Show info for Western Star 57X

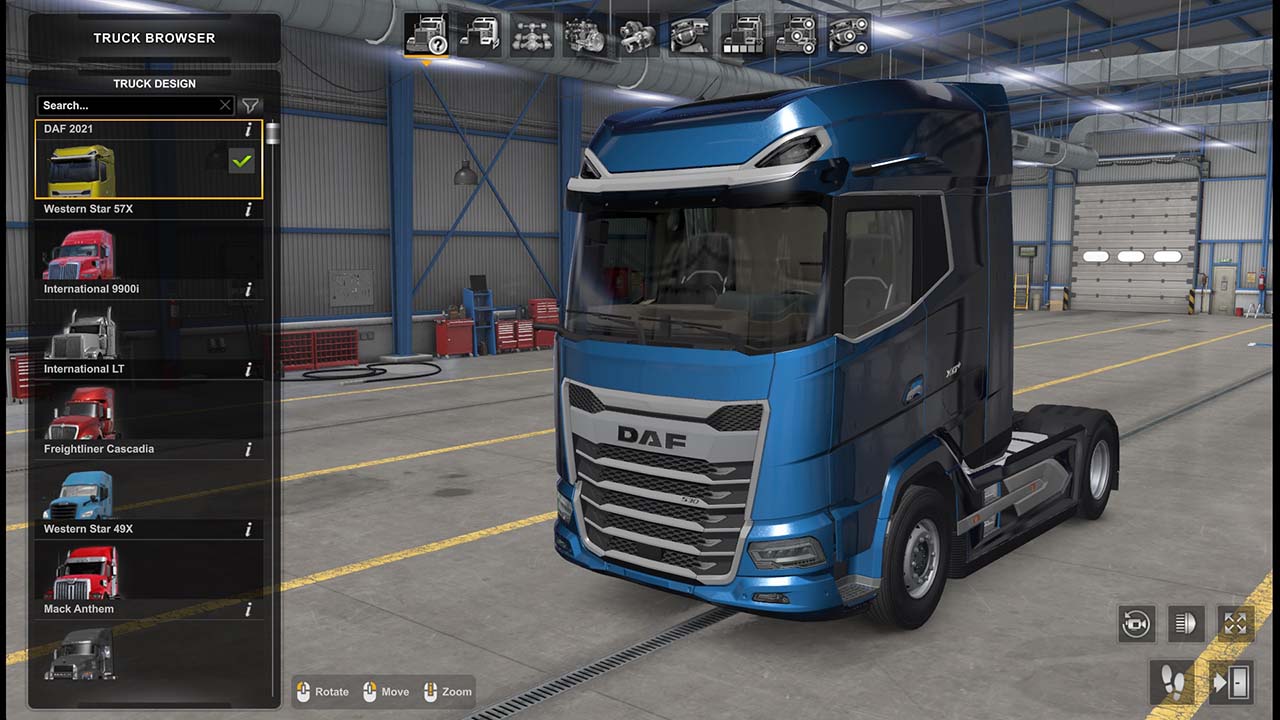[248, 210]
